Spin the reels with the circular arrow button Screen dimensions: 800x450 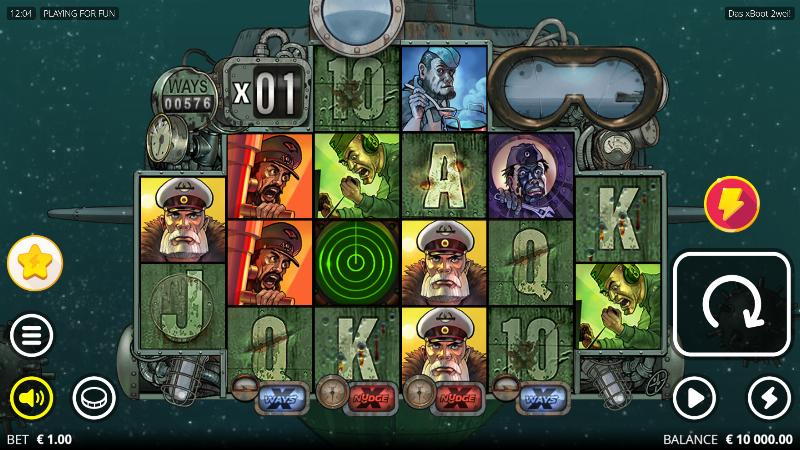pos(732,304)
